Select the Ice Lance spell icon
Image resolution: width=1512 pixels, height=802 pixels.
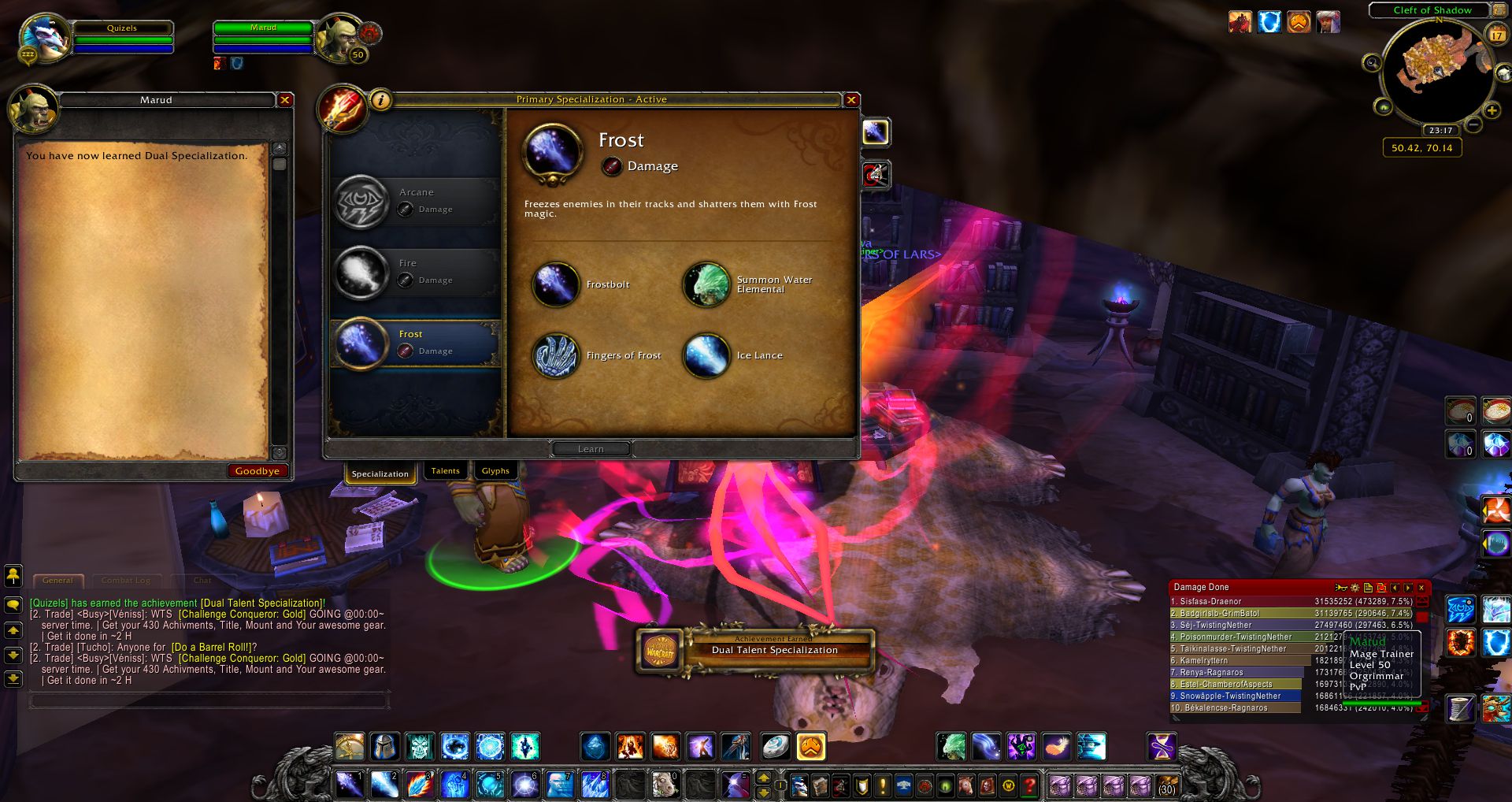pyautogui.click(x=706, y=355)
